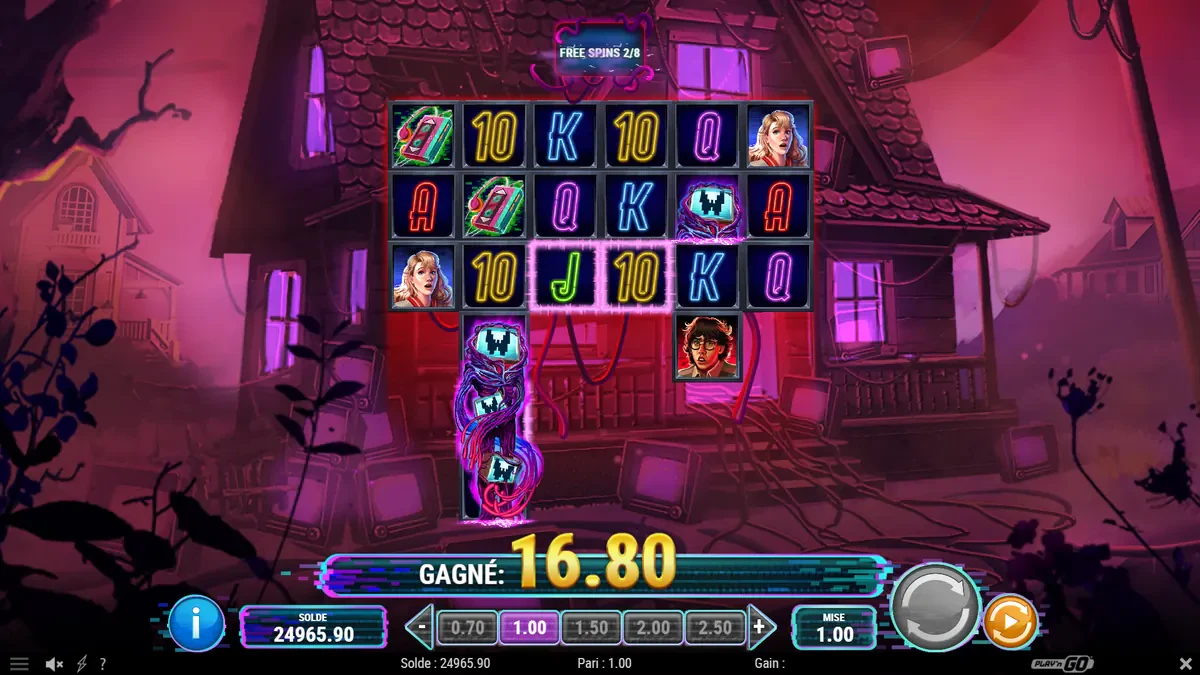Viewport: 1200px width, 675px height.
Task: Choose the 1.50 bet value
Action: 591,628
